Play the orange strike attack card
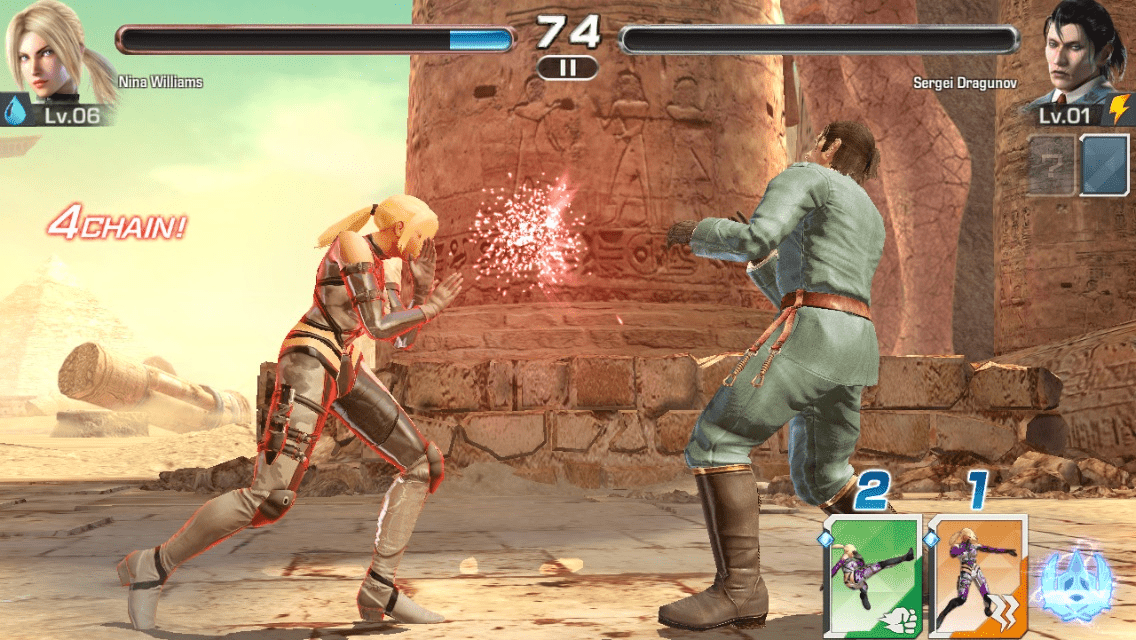 point(977,577)
